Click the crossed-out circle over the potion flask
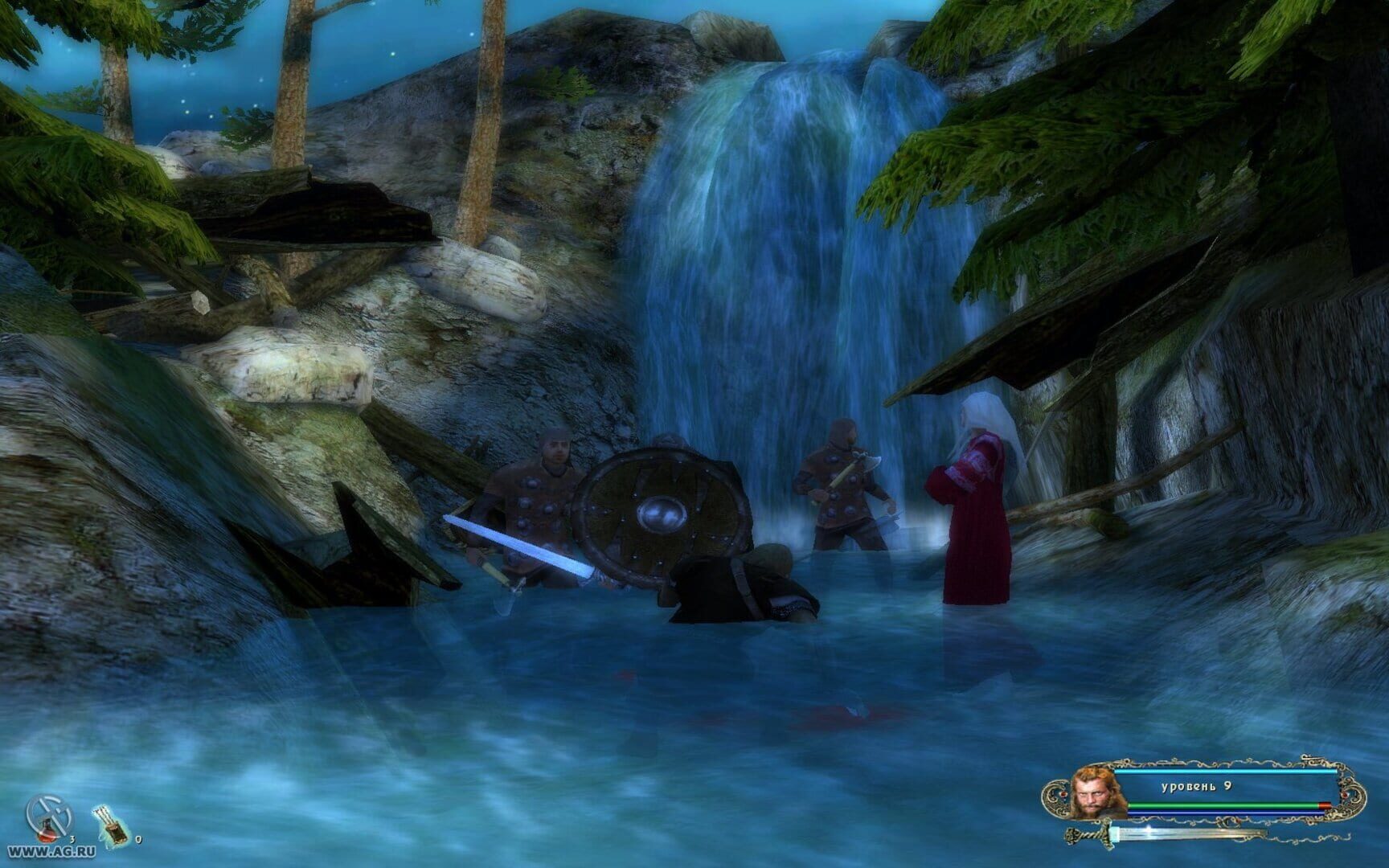 [47, 814]
